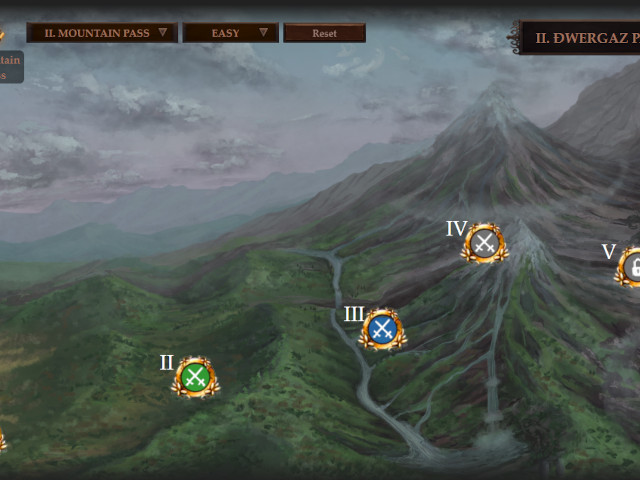640x480 pixels.
Task: Click the Reset button
Action: [x=325, y=33]
